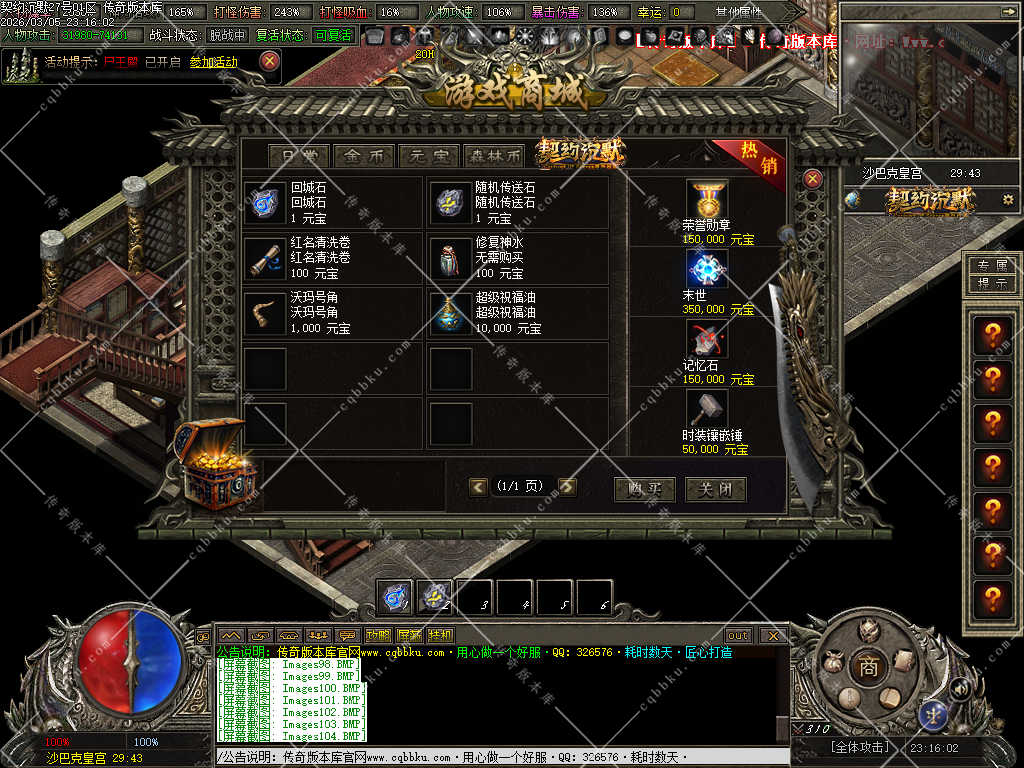Image resolution: width=1024 pixels, height=768 pixels.
Task: Select the 末世 hot-sale item
Action: (707, 270)
